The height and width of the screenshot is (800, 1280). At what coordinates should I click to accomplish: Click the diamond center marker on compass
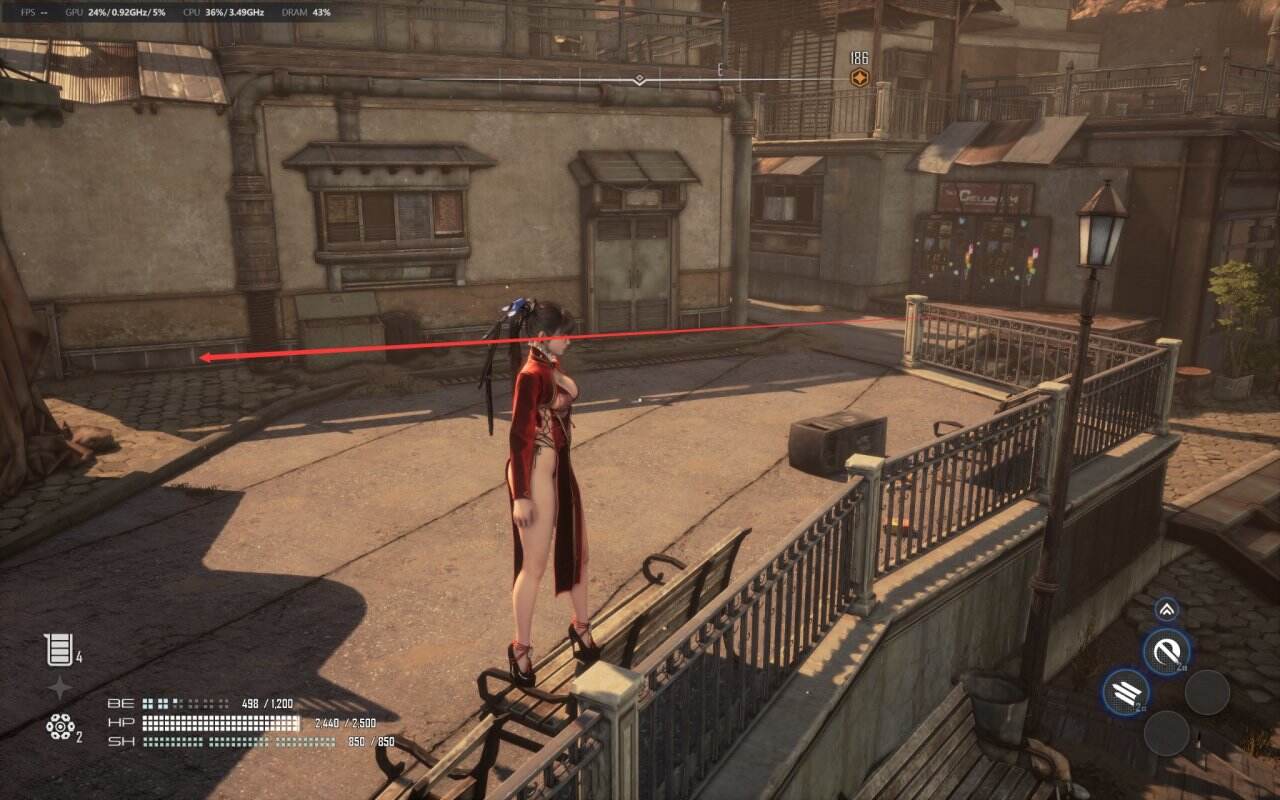[x=639, y=79]
